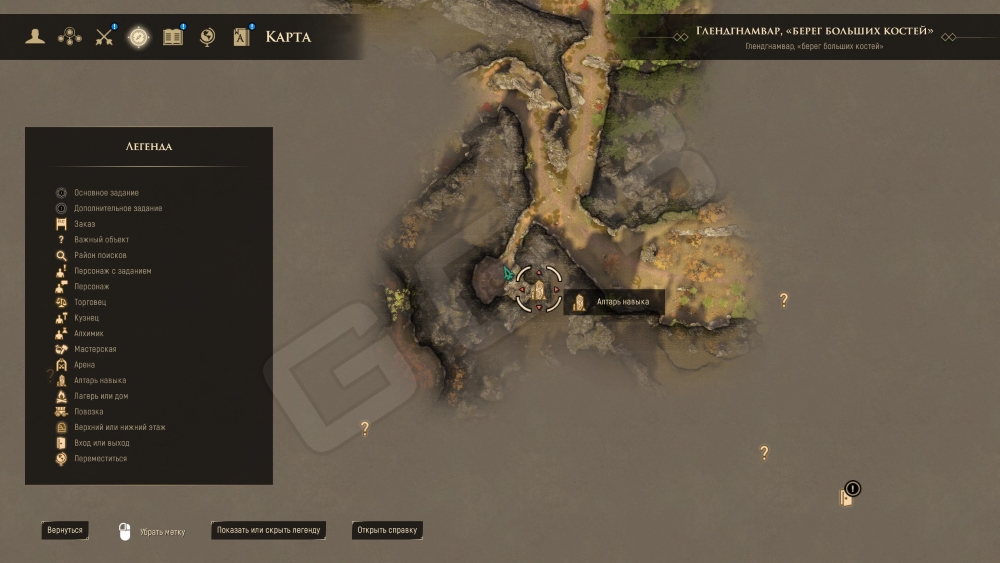This screenshot has height=563, width=1000.
Task: Switch to the globe tab
Action: pyautogui.click(x=207, y=38)
